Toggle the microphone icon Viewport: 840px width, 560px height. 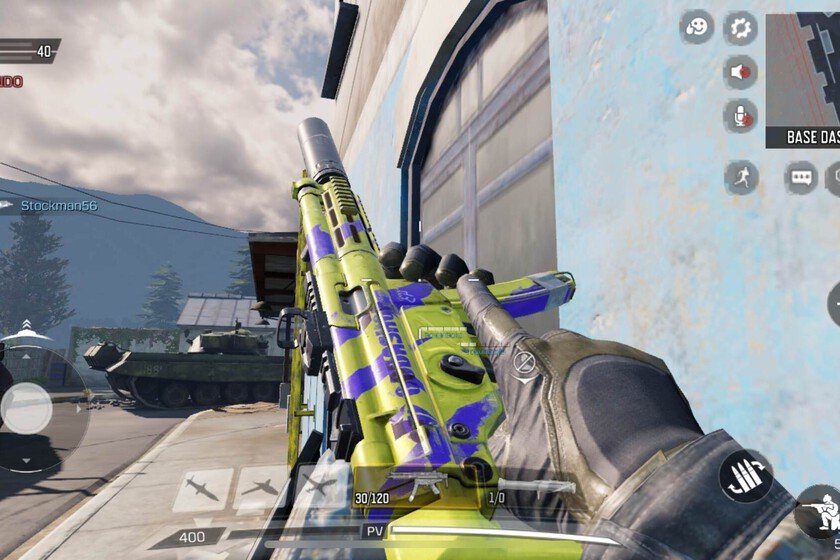coord(741,118)
